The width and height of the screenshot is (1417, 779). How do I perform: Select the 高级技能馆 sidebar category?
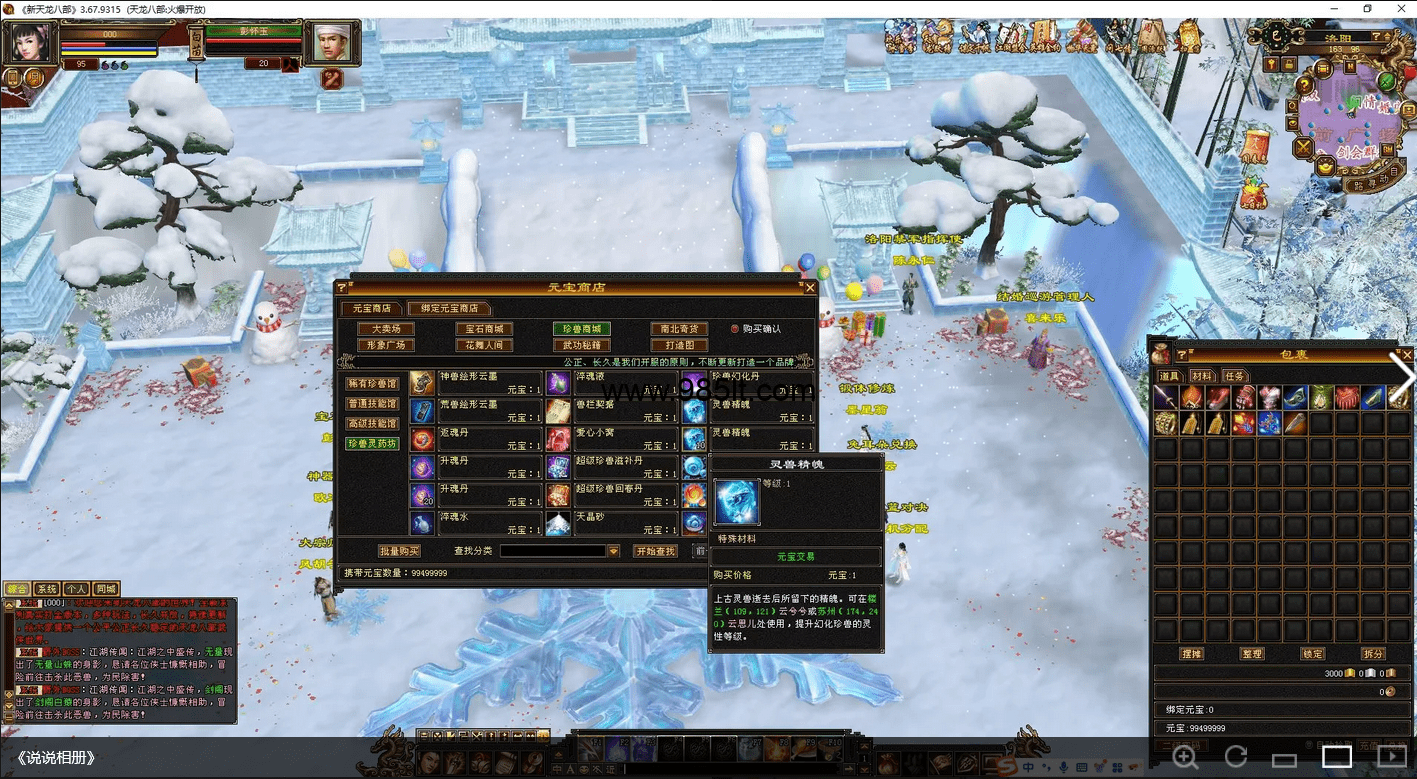[x=372, y=424]
